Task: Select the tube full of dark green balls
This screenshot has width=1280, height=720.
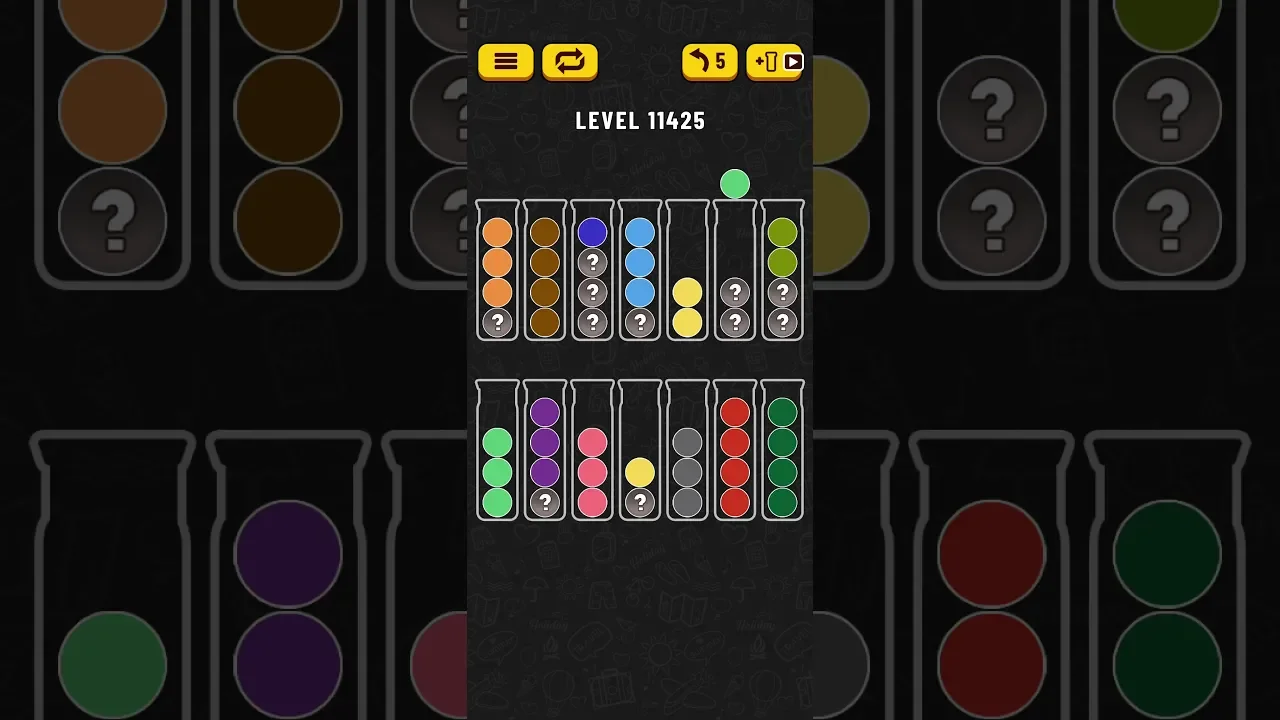Action: pos(782,452)
